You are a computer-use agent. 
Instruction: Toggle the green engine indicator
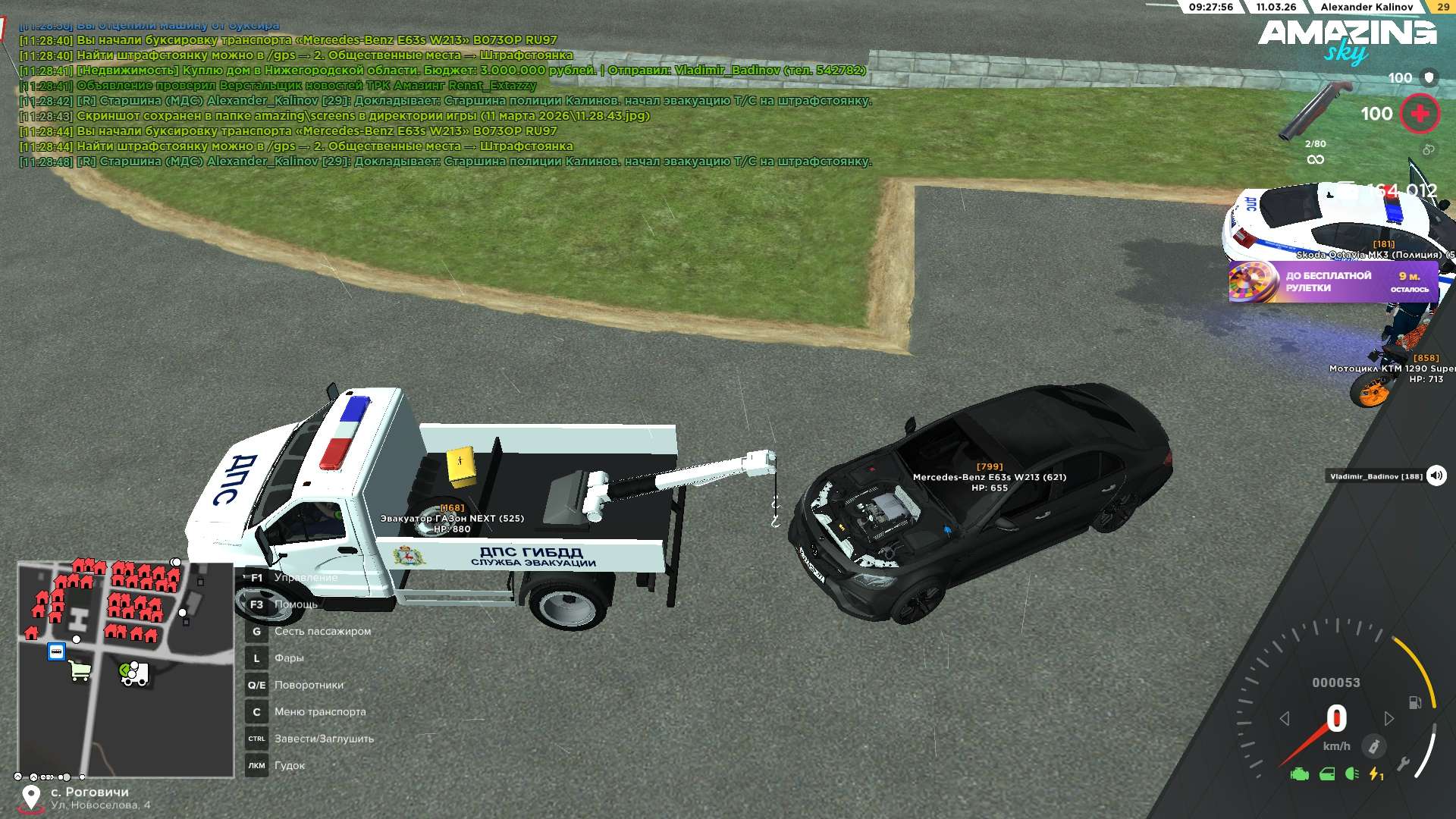coord(1300,774)
